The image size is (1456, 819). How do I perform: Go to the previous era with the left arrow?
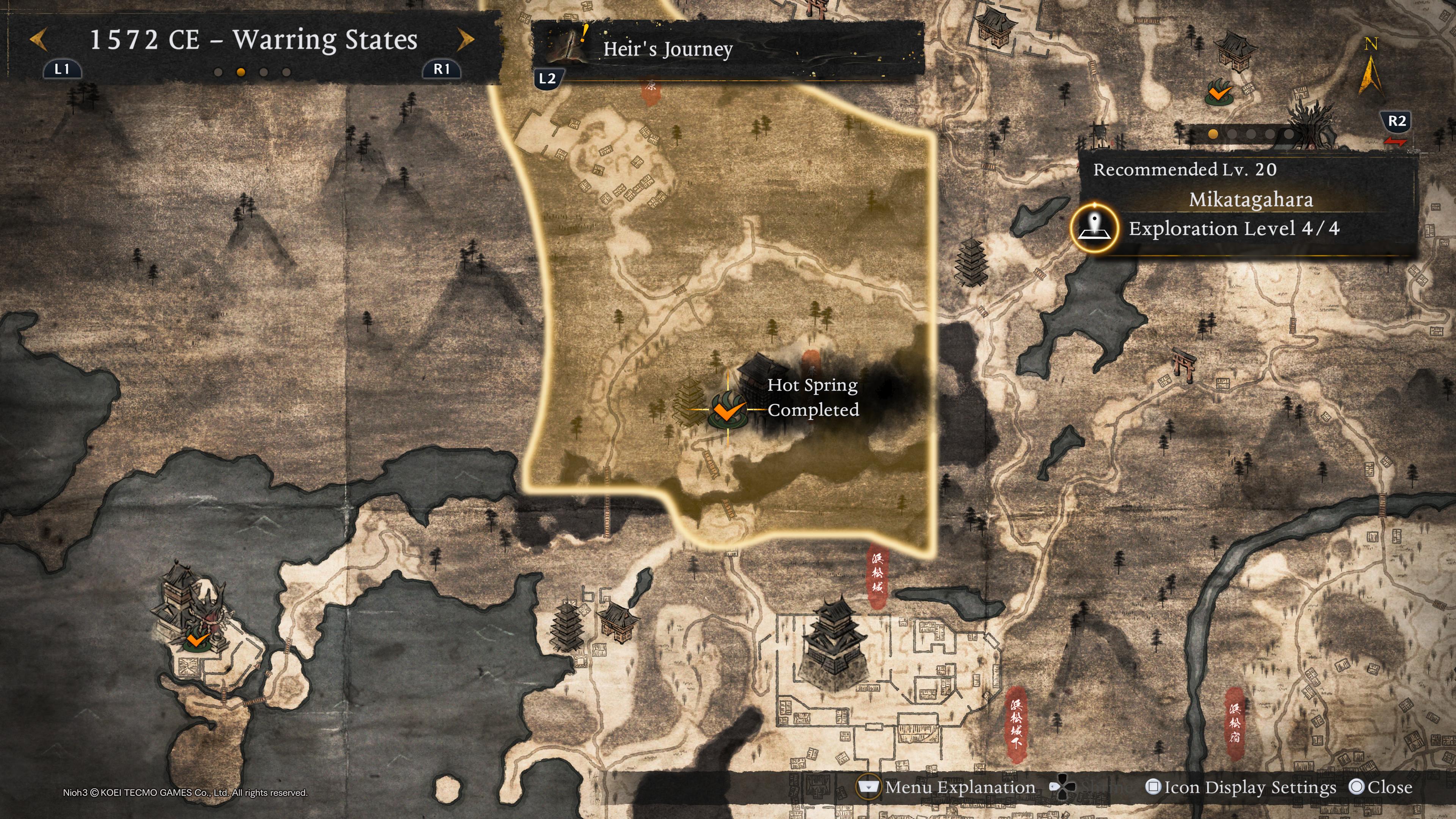pyautogui.click(x=38, y=39)
